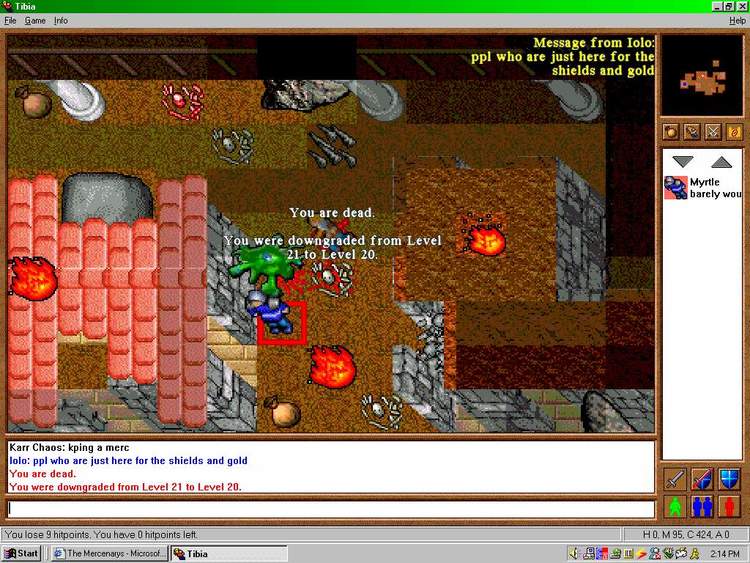Select the two blue figures follow mode
The height and width of the screenshot is (563, 750).
tap(702, 505)
